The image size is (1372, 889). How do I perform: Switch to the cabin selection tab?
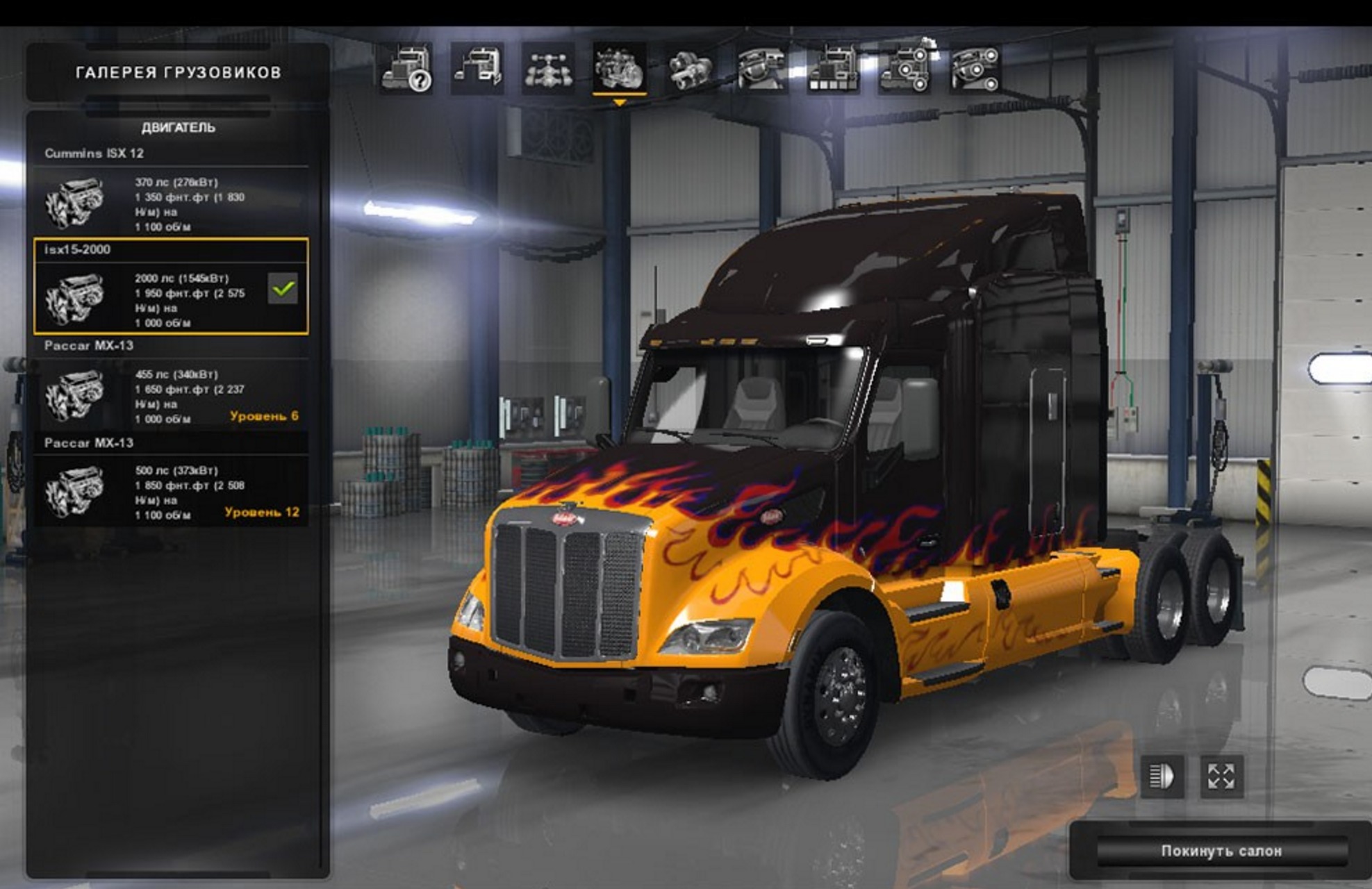(x=478, y=69)
